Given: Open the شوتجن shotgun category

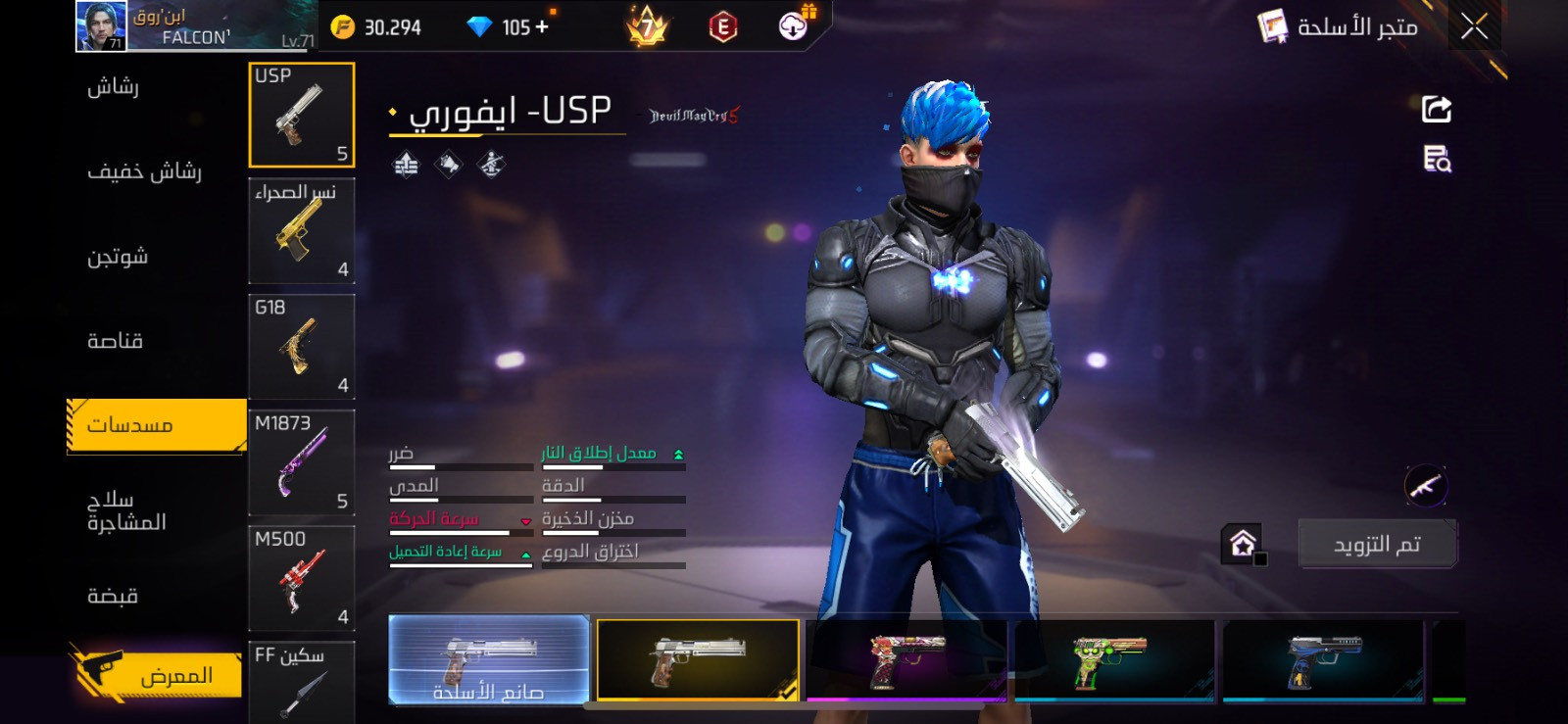Looking at the screenshot, I should (x=116, y=256).
